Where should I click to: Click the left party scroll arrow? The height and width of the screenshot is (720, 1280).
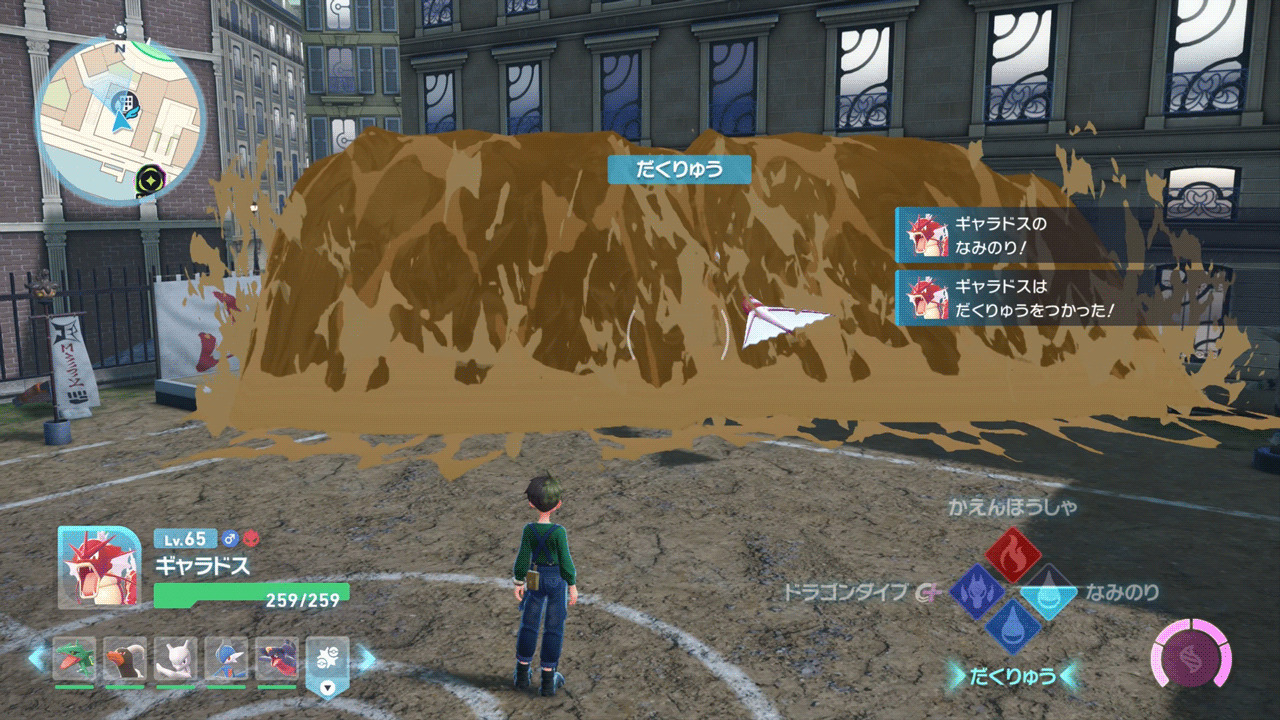(x=38, y=659)
